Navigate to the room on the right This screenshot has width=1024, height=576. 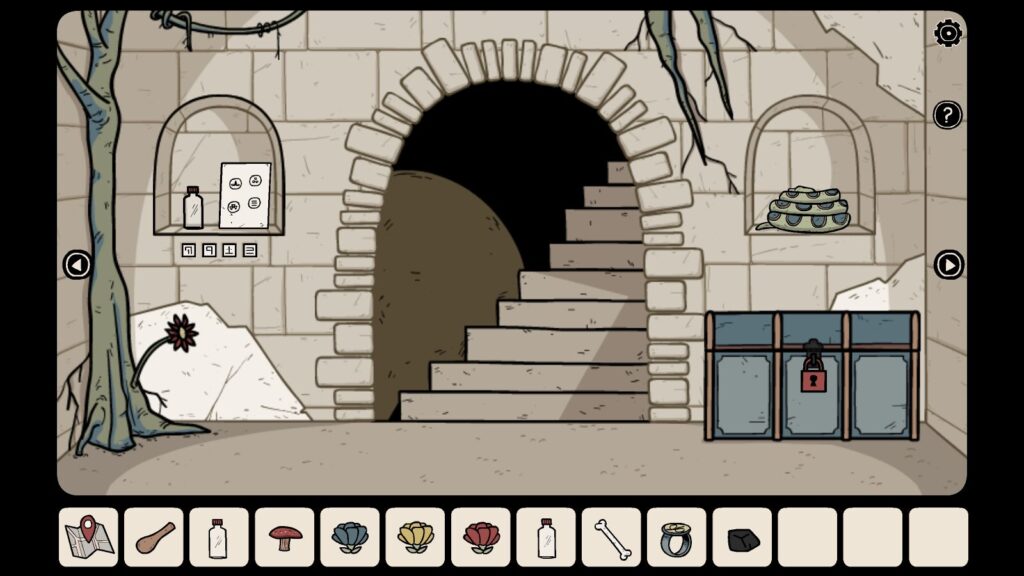948,265
